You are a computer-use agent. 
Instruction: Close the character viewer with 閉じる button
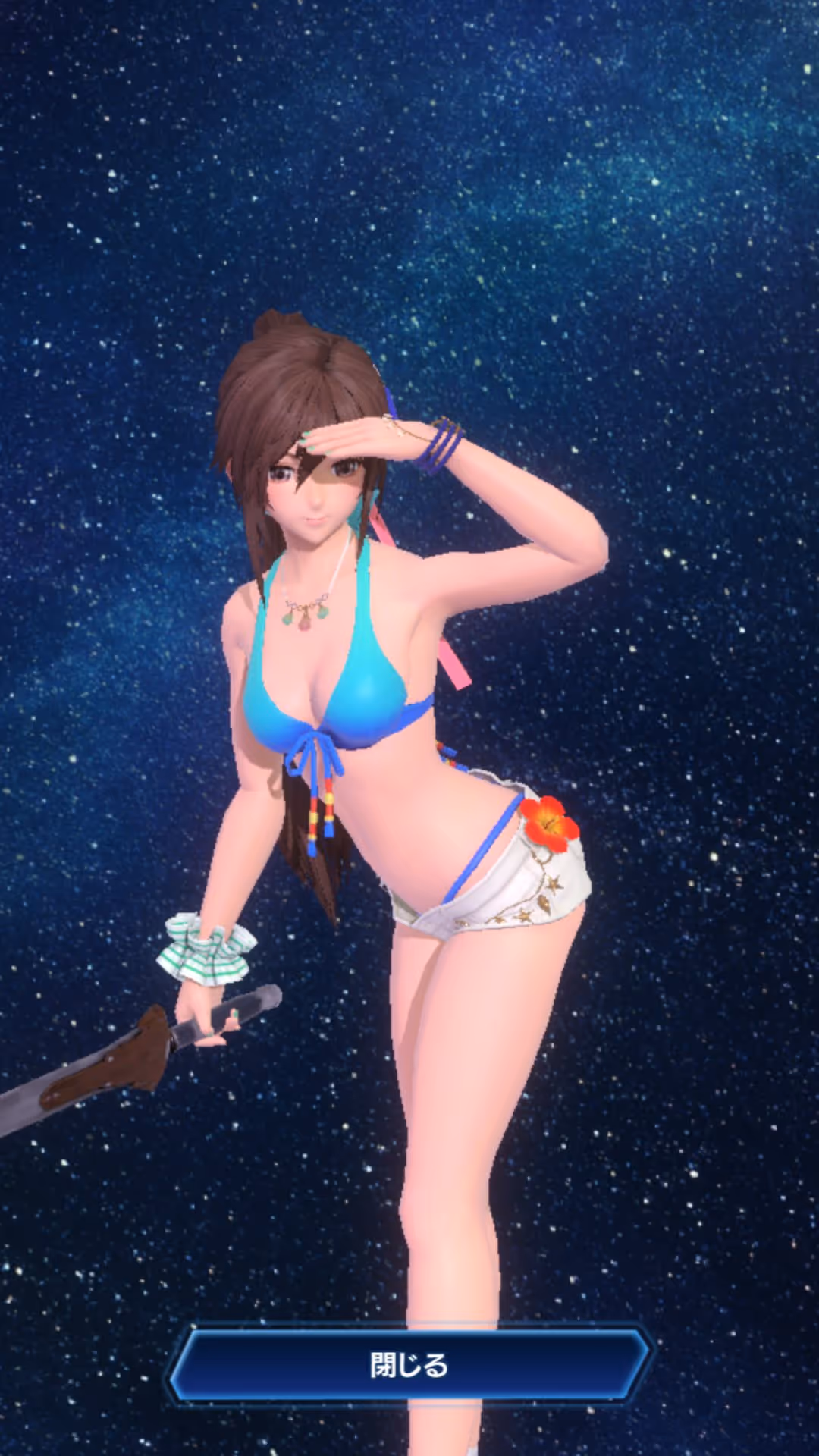pyautogui.click(x=409, y=1365)
